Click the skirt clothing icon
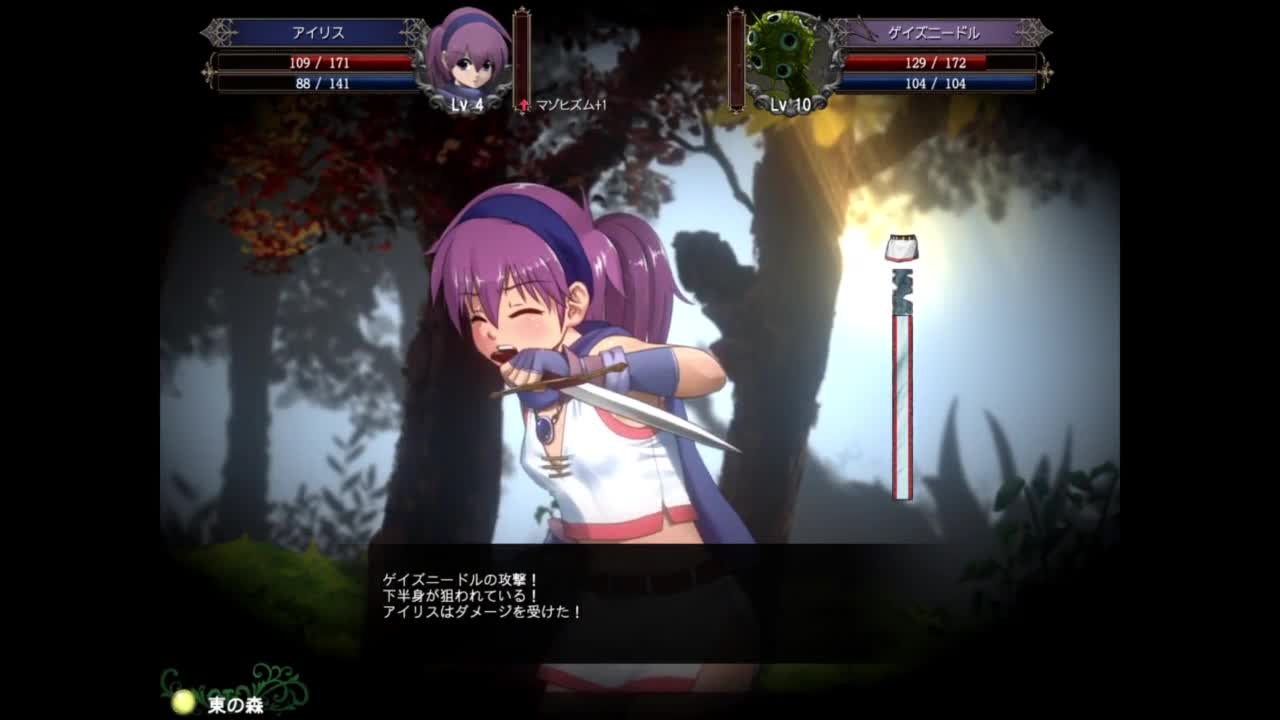Image resolution: width=1280 pixels, height=720 pixels. click(x=901, y=248)
